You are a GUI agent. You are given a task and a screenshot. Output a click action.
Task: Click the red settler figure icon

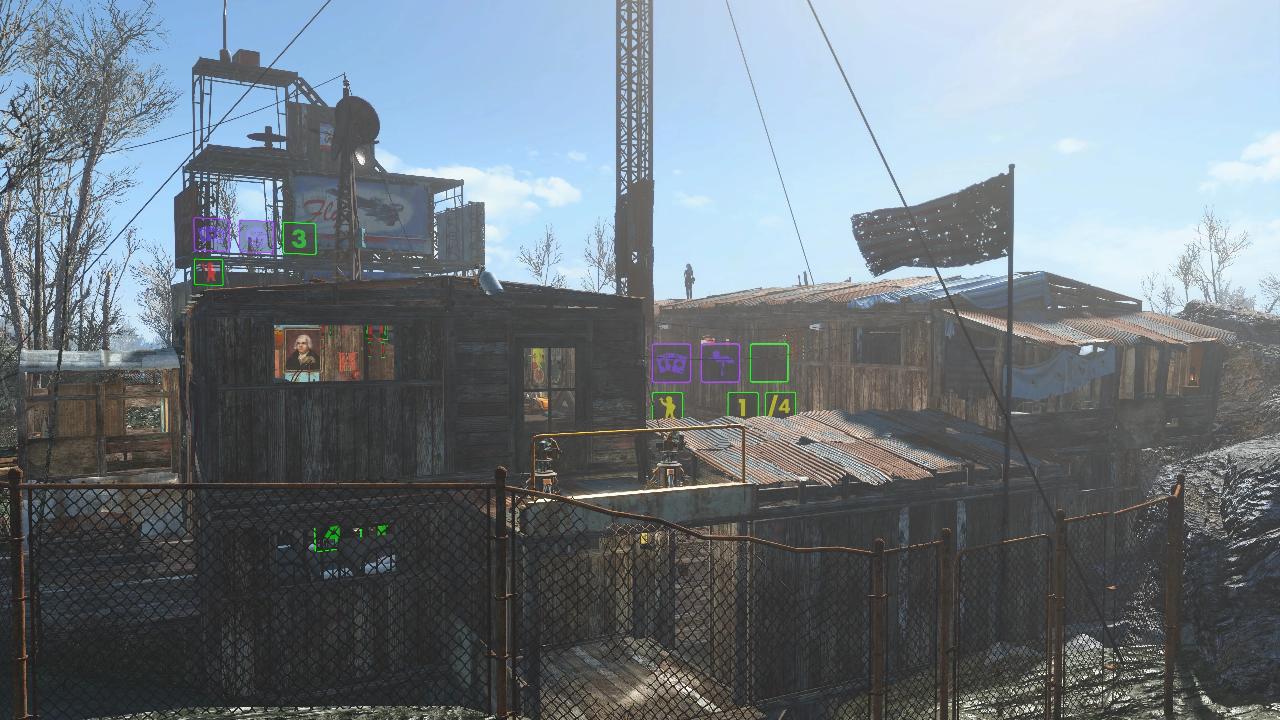[x=208, y=272]
